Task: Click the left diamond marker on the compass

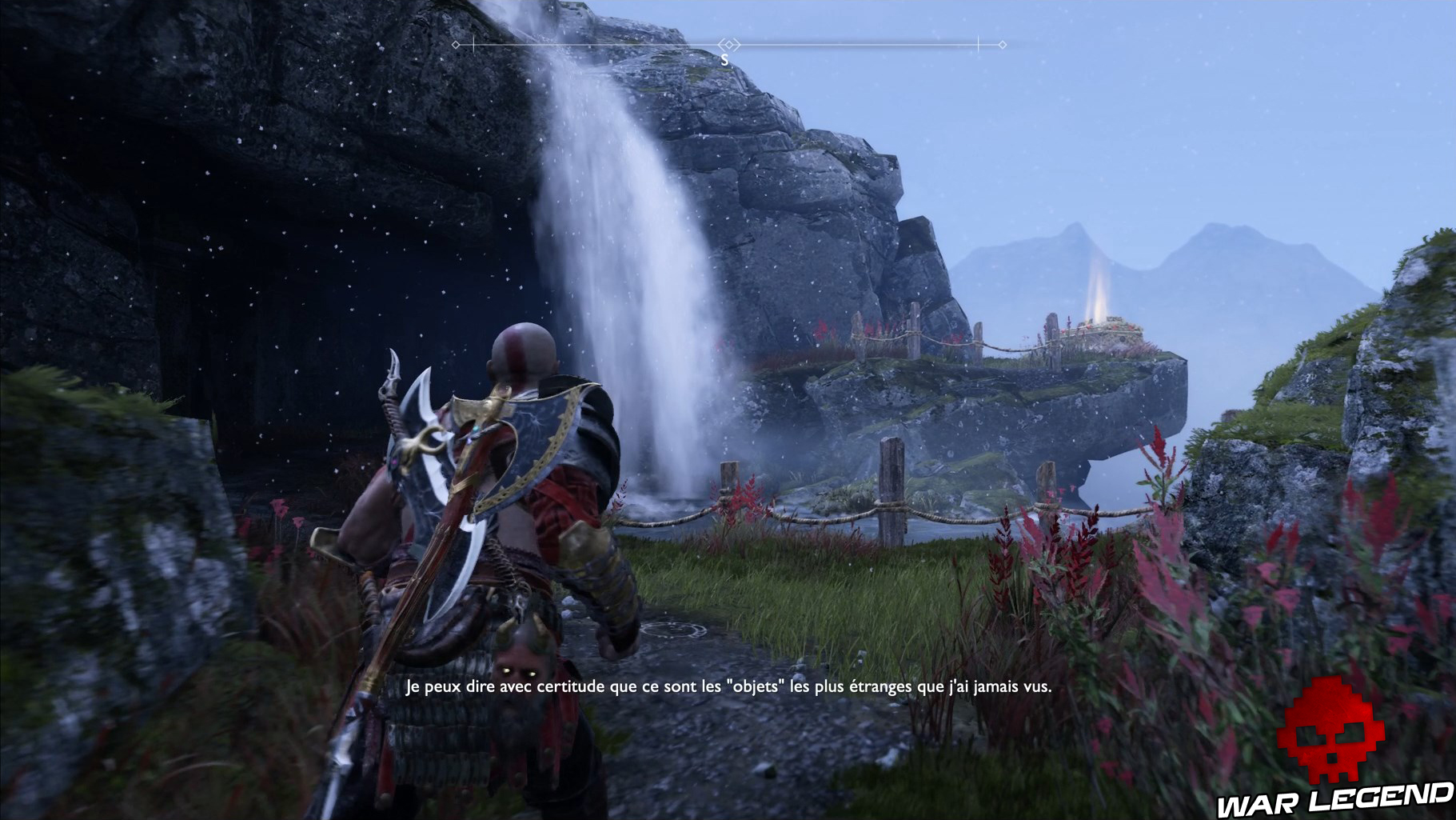Action: point(456,46)
